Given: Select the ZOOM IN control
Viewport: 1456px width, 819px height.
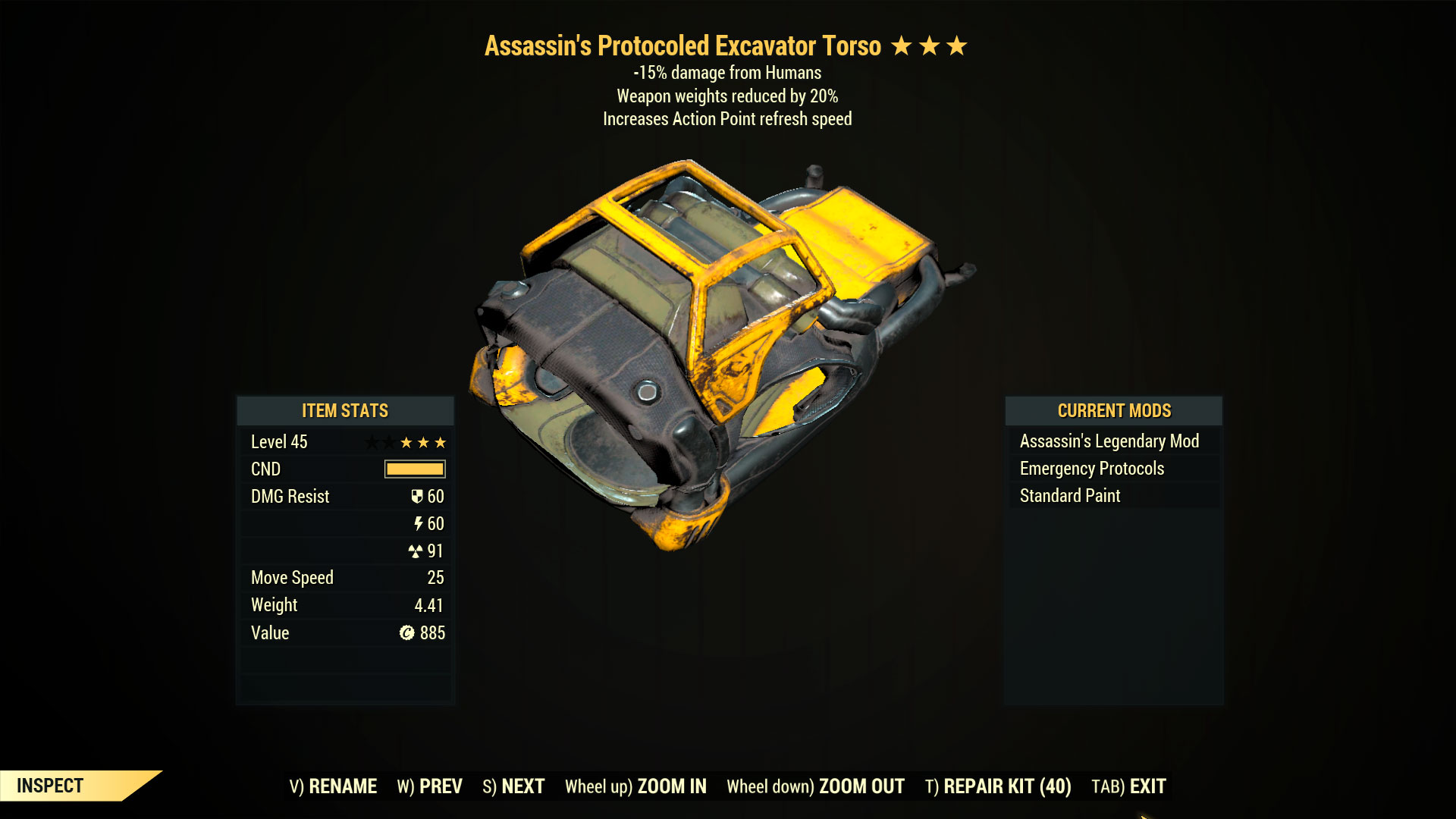Looking at the screenshot, I should (x=635, y=786).
